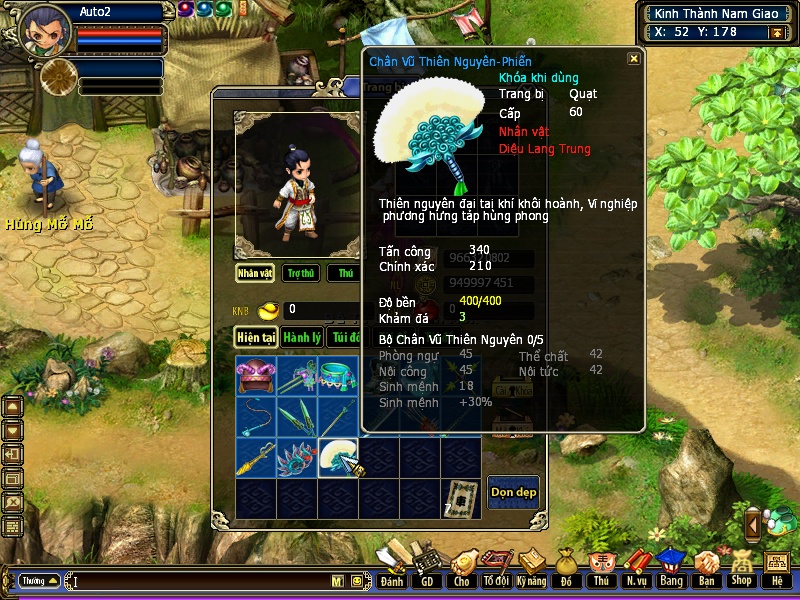800x600 pixels.
Task: Click the Dọn dẹp button
Action: (514, 491)
